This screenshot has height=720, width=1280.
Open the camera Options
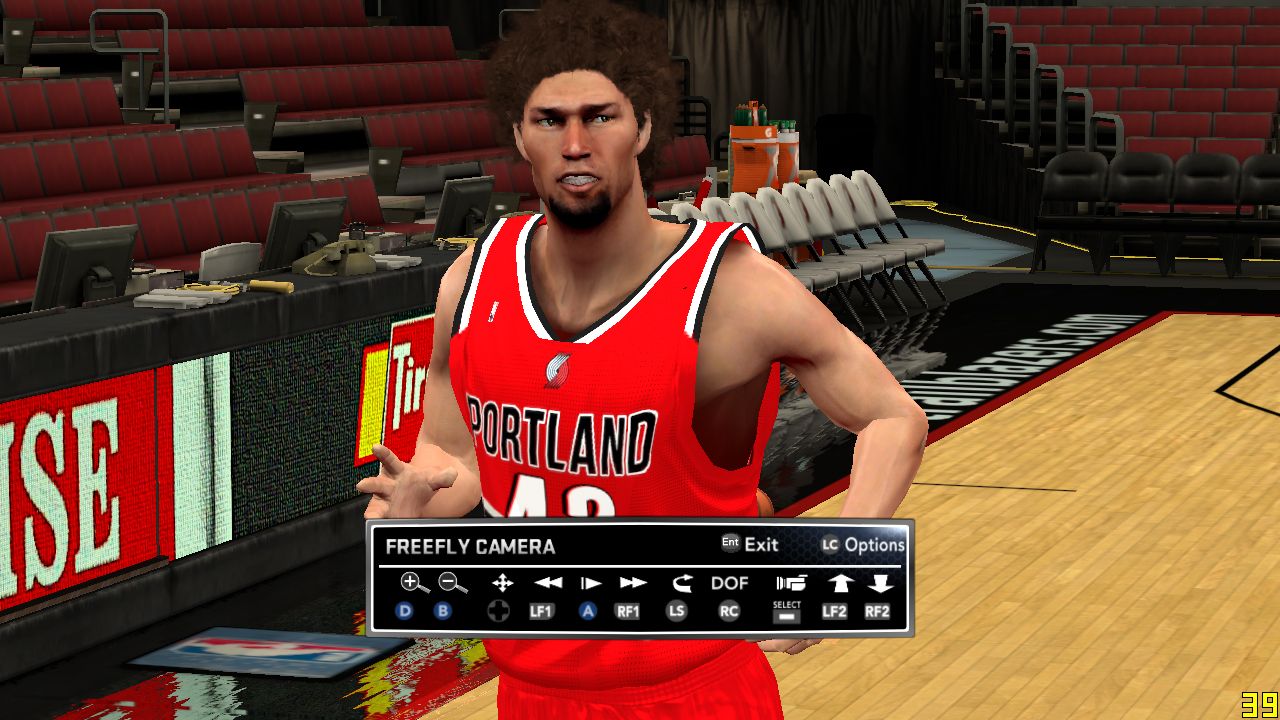tap(862, 545)
